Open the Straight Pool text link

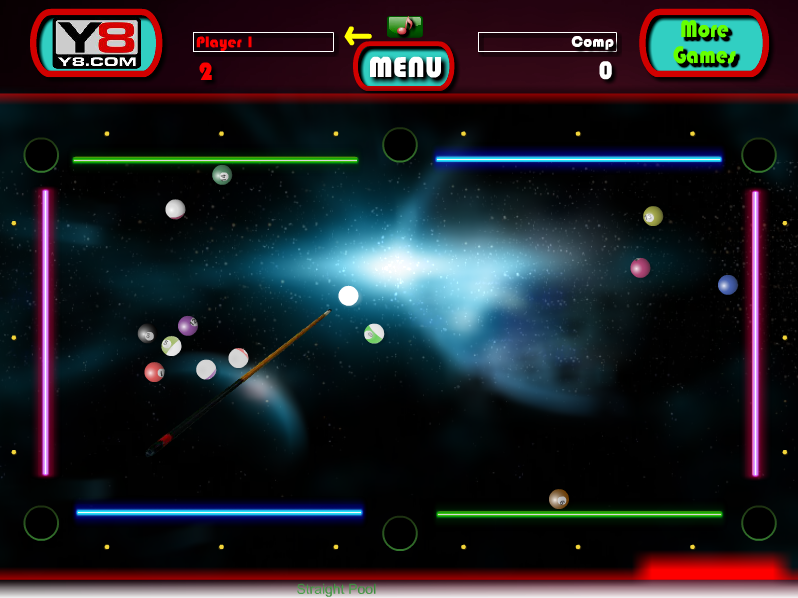click(336, 589)
